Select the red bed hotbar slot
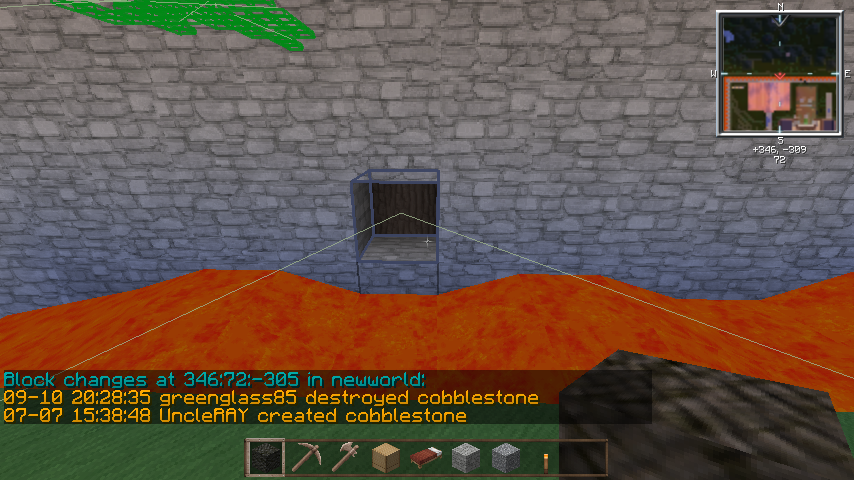Screen dimensions: 854x480 click(x=425, y=458)
